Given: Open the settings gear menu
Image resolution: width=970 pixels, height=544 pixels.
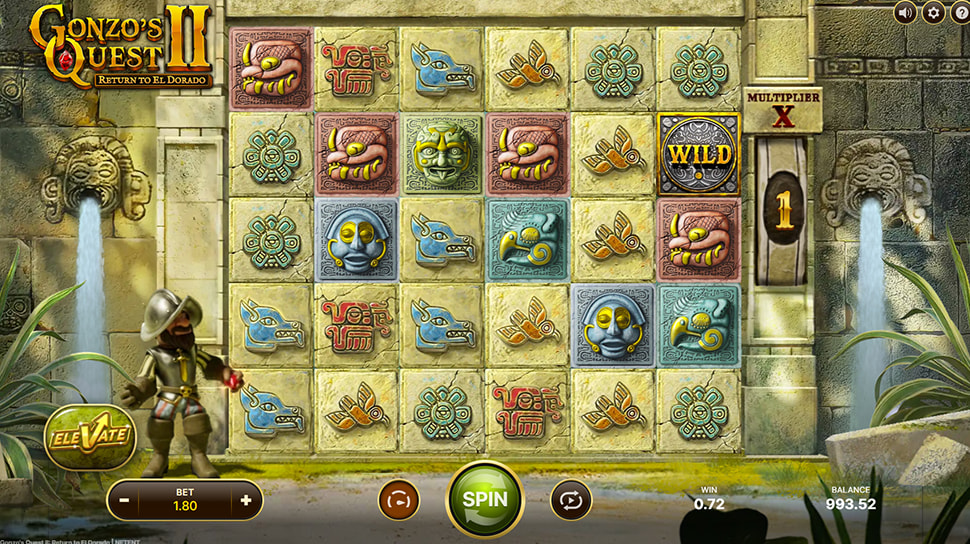Looking at the screenshot, I should coord(934,12).
